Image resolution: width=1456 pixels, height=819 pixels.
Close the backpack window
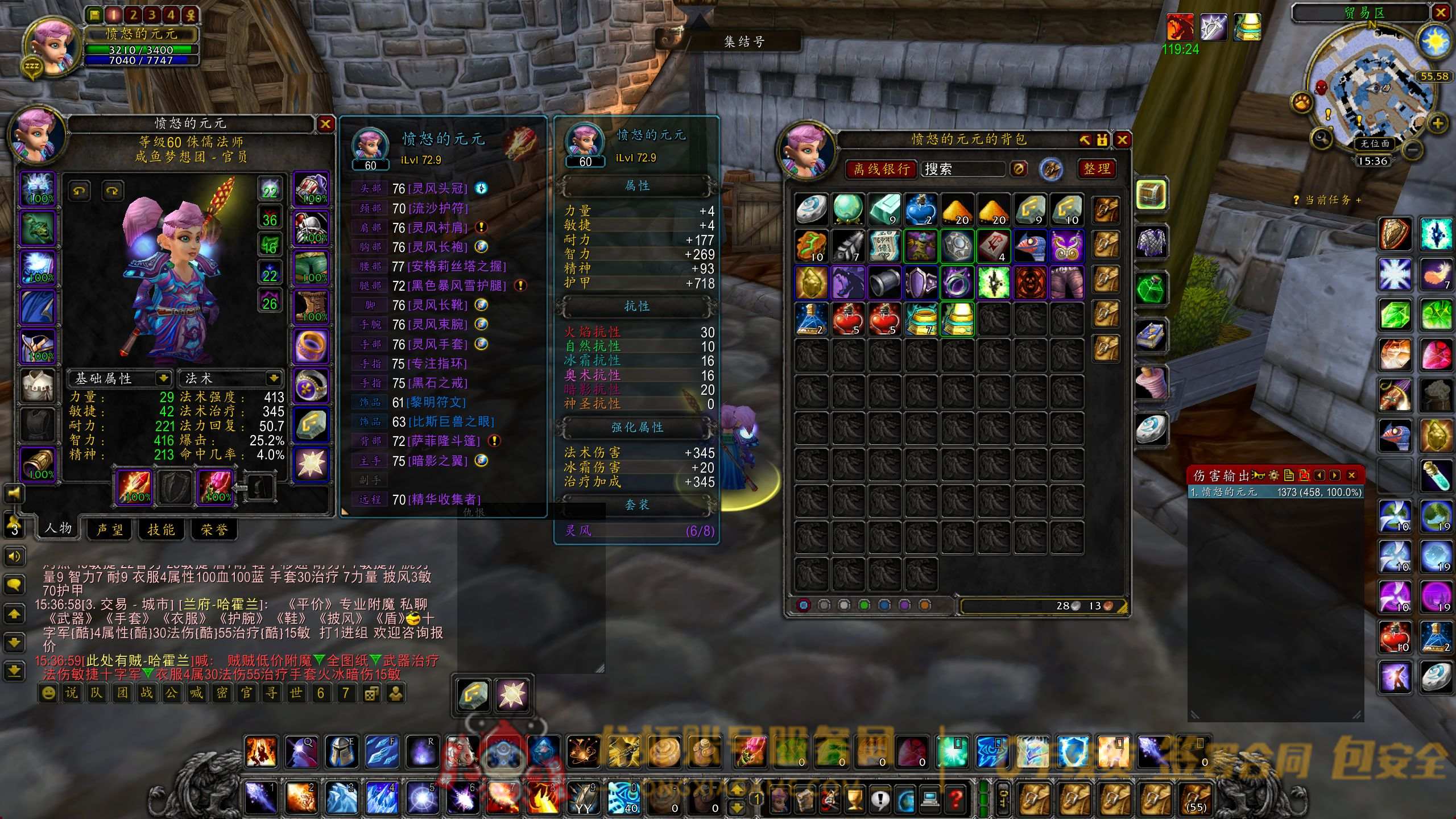point(1122,140)
